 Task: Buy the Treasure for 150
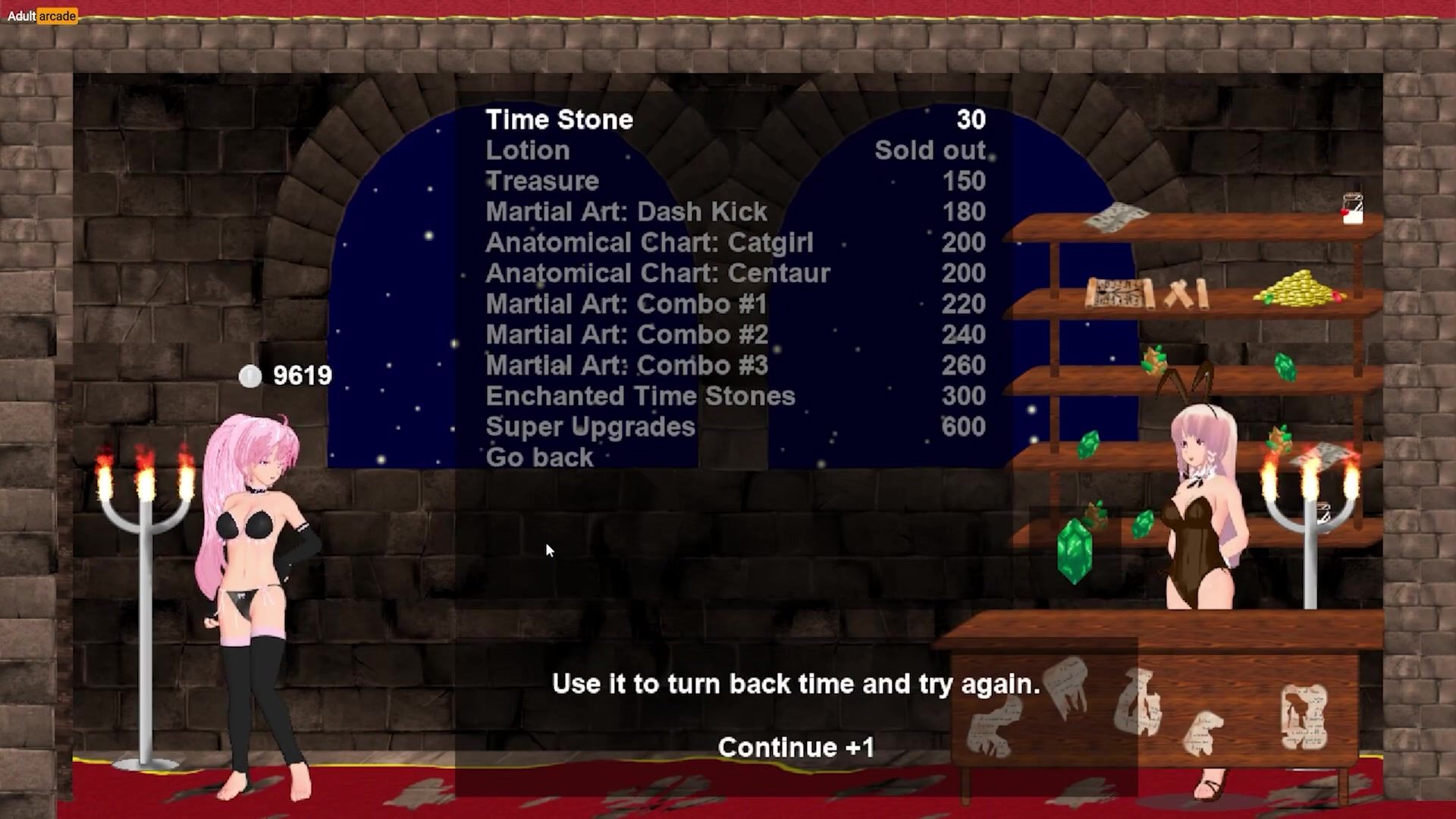(x=542, y=181)
